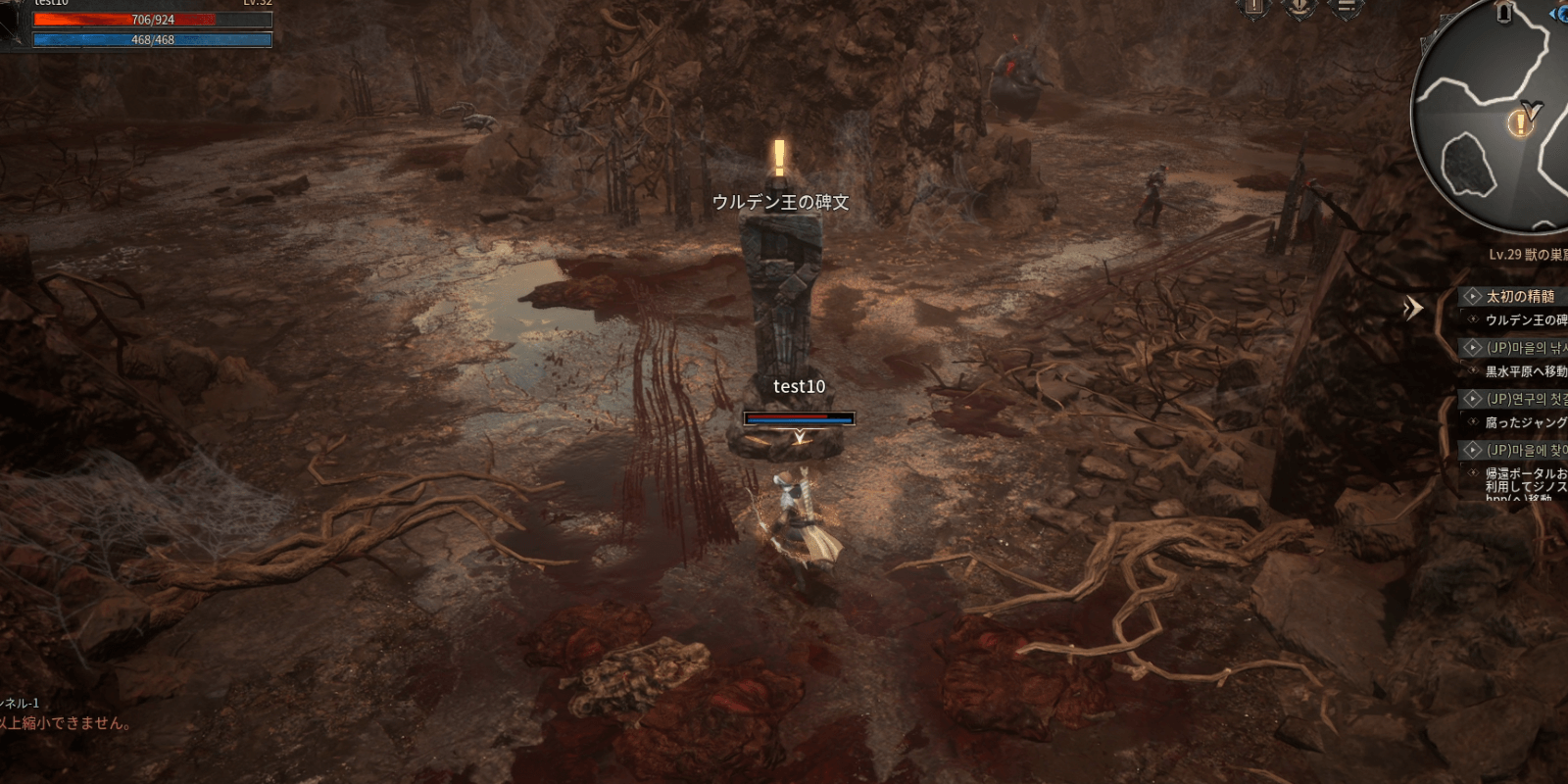Click the exclamation quest marker on minimap
Viewport: 1568px width, 784px height.
1520,123
